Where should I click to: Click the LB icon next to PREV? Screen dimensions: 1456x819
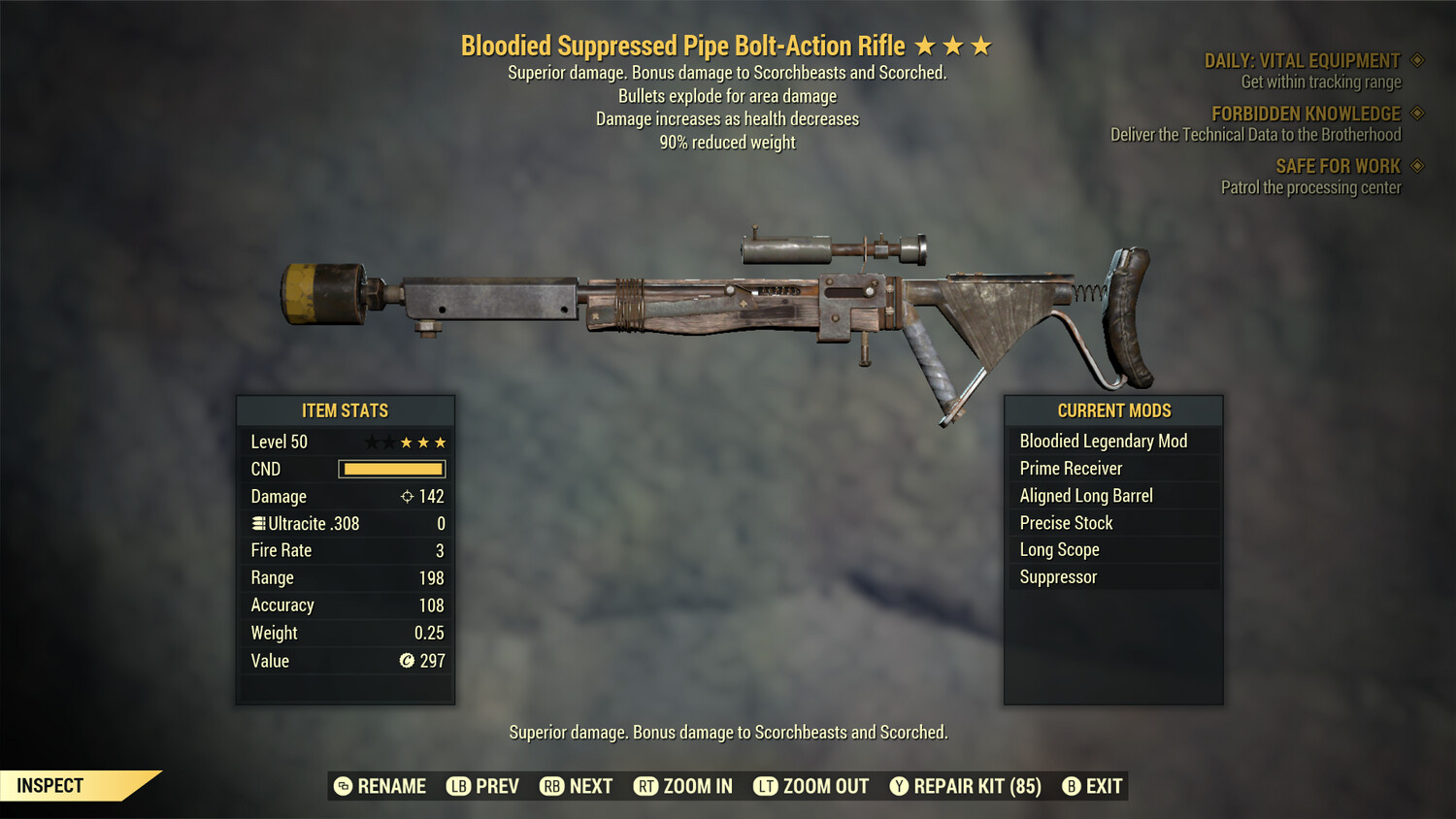click(x=460, y=786)
